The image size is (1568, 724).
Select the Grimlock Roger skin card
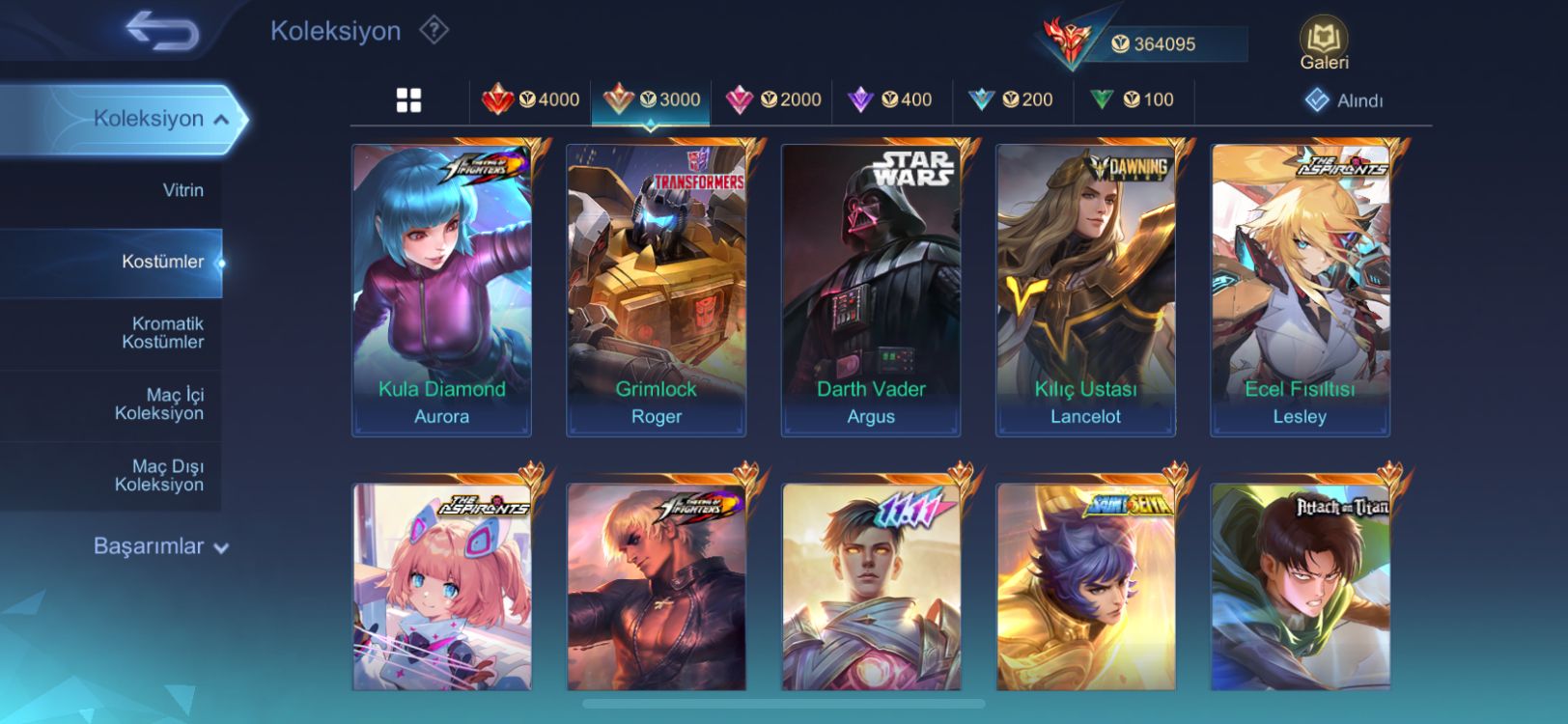pos(657,290)
